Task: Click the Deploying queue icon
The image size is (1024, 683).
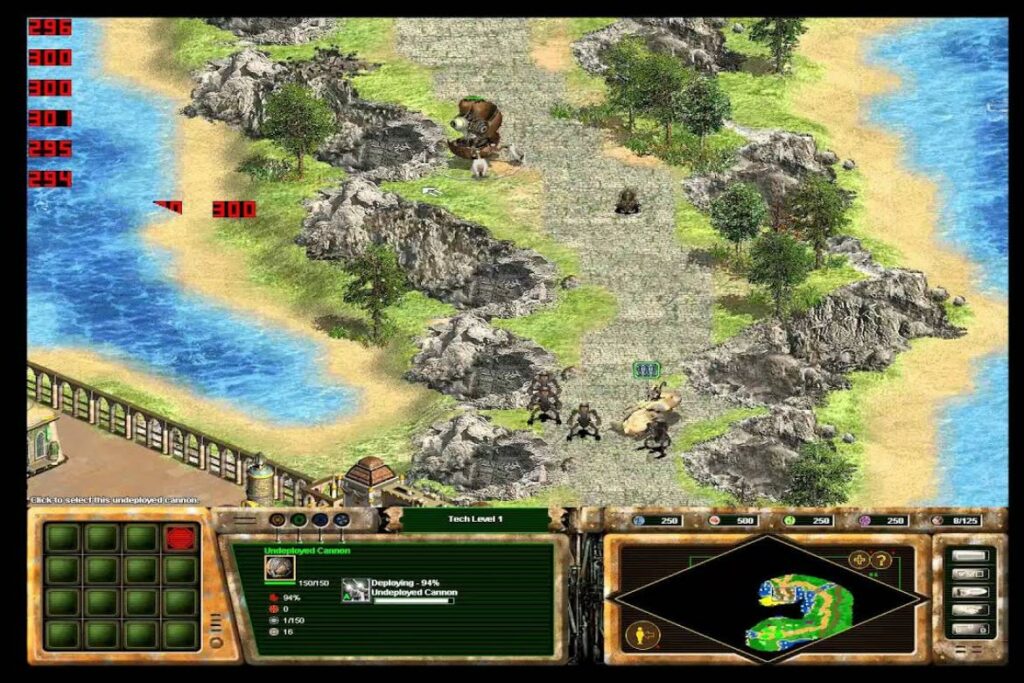Action: 355,590
